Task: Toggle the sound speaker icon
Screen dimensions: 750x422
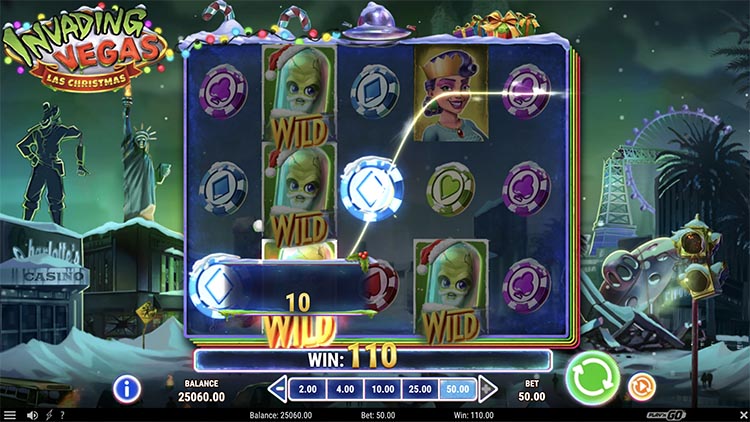Action: coord(33,415)
